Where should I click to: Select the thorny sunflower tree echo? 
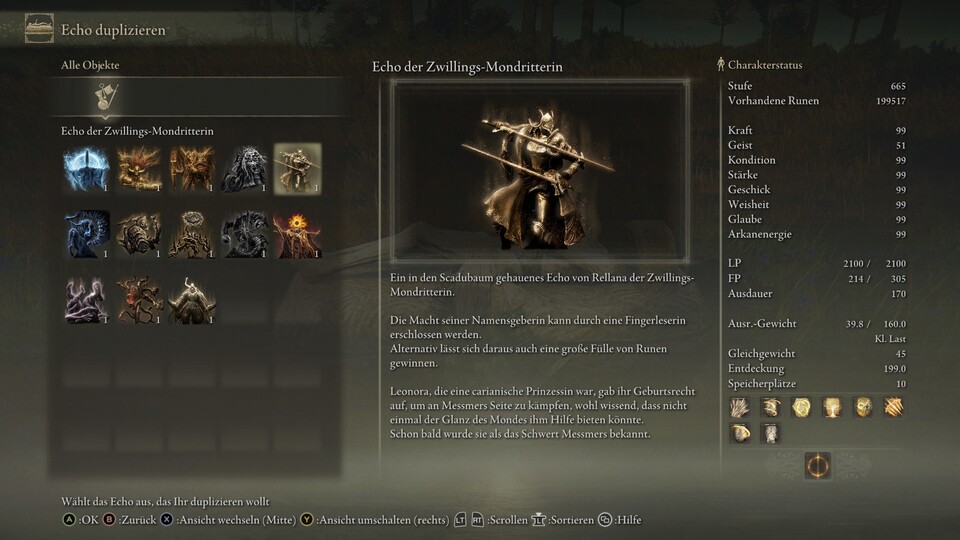(191, 233)
